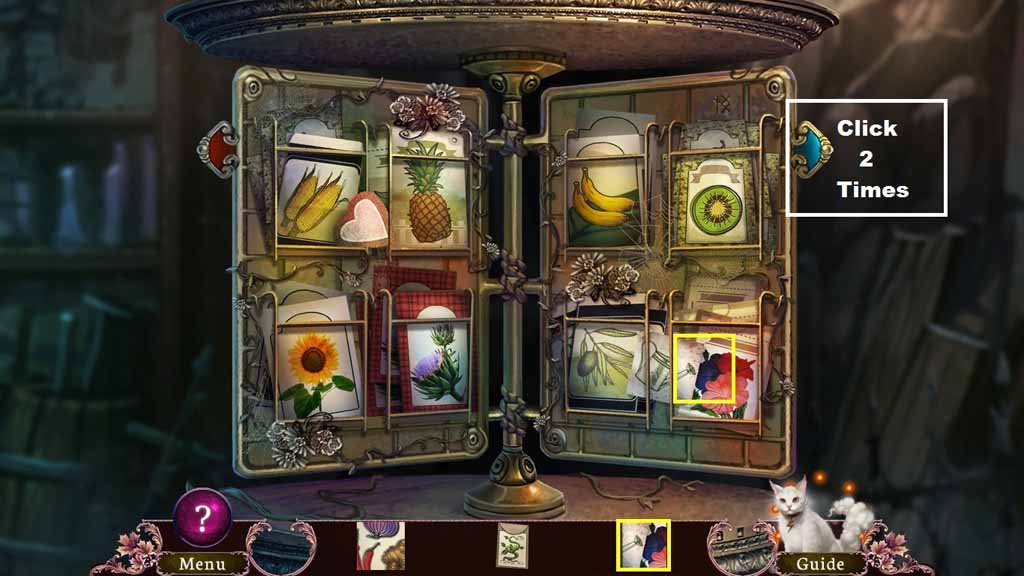Click the red gem arrow on the left panel

pyautogui.click(x=221, y=149)
